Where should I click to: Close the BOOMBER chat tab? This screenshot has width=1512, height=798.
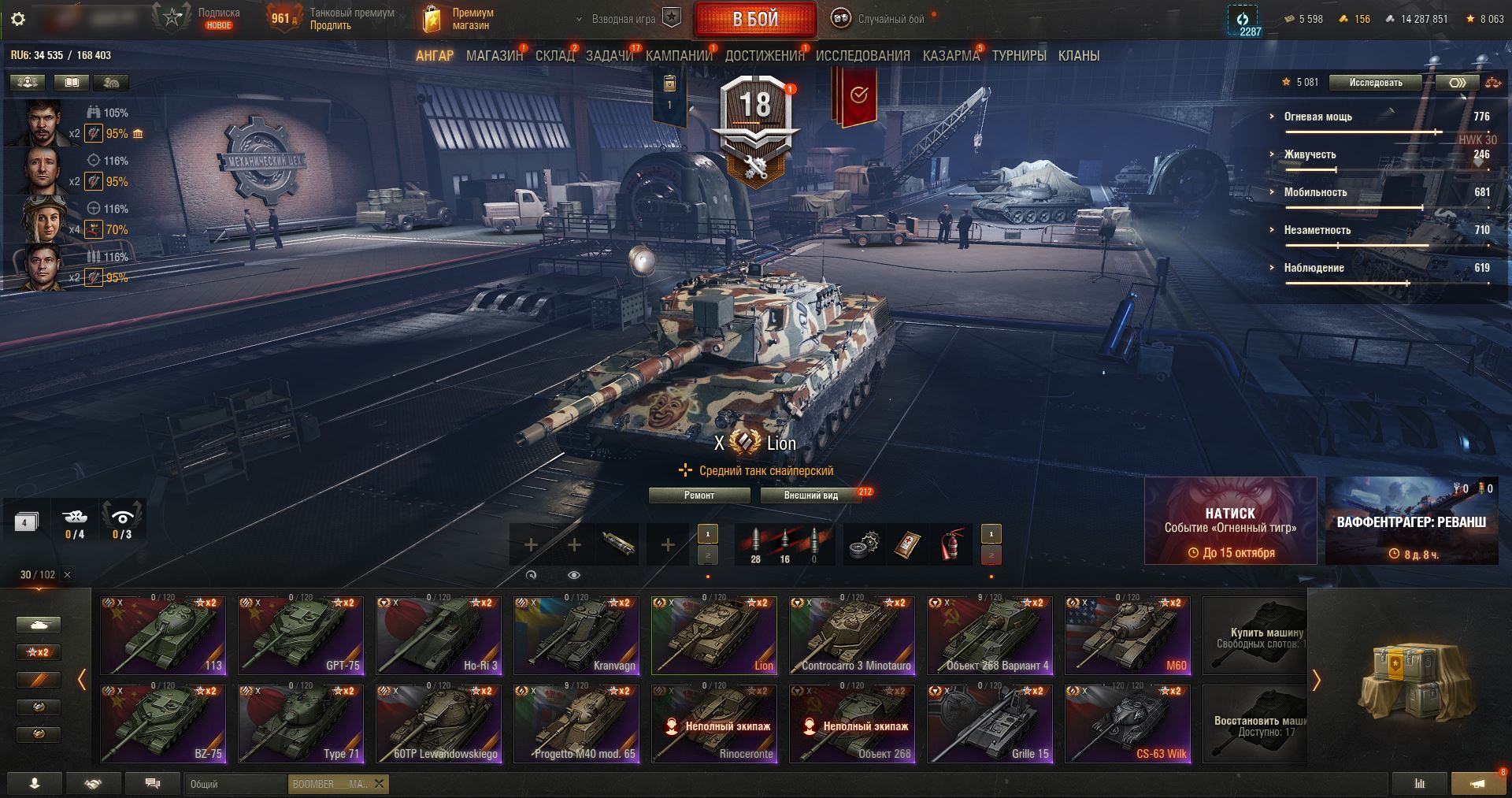point(380,784)
